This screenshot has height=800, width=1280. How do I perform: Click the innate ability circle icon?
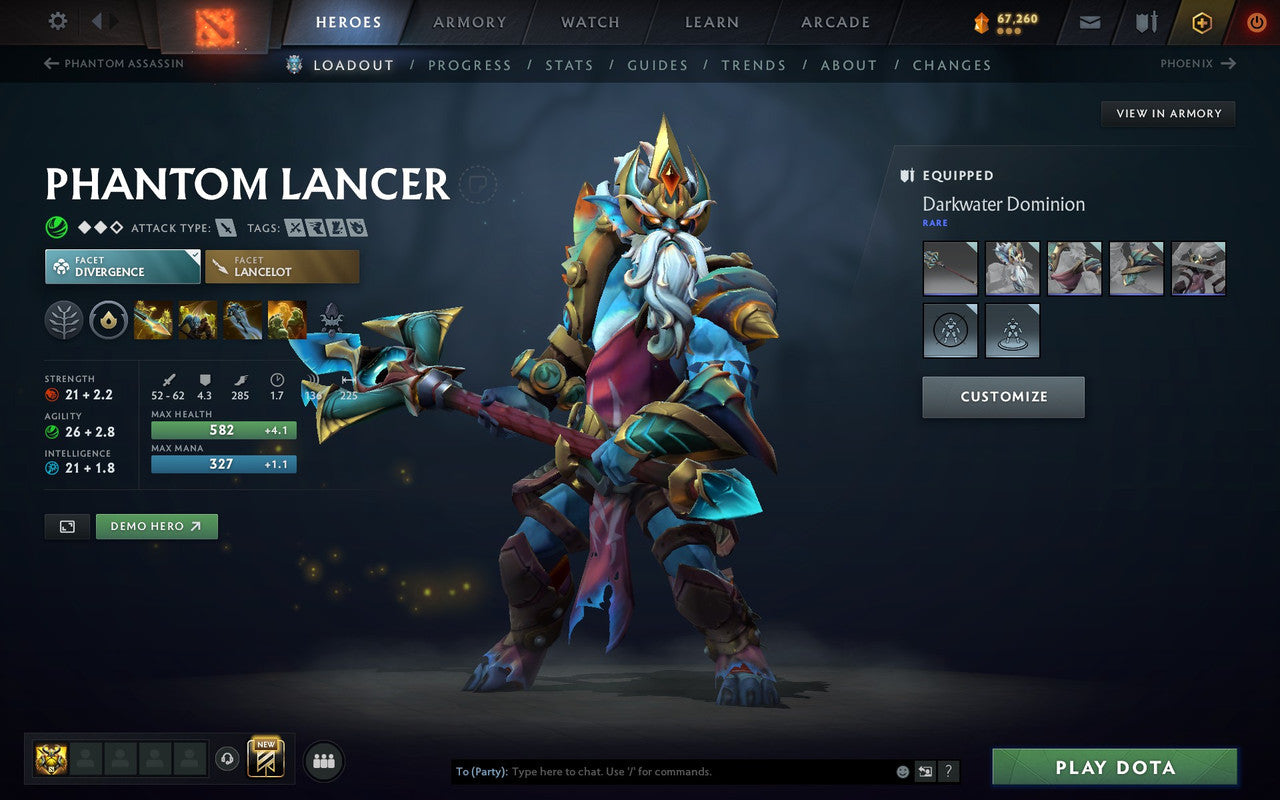pyautogui.click(x=107, y=320)
